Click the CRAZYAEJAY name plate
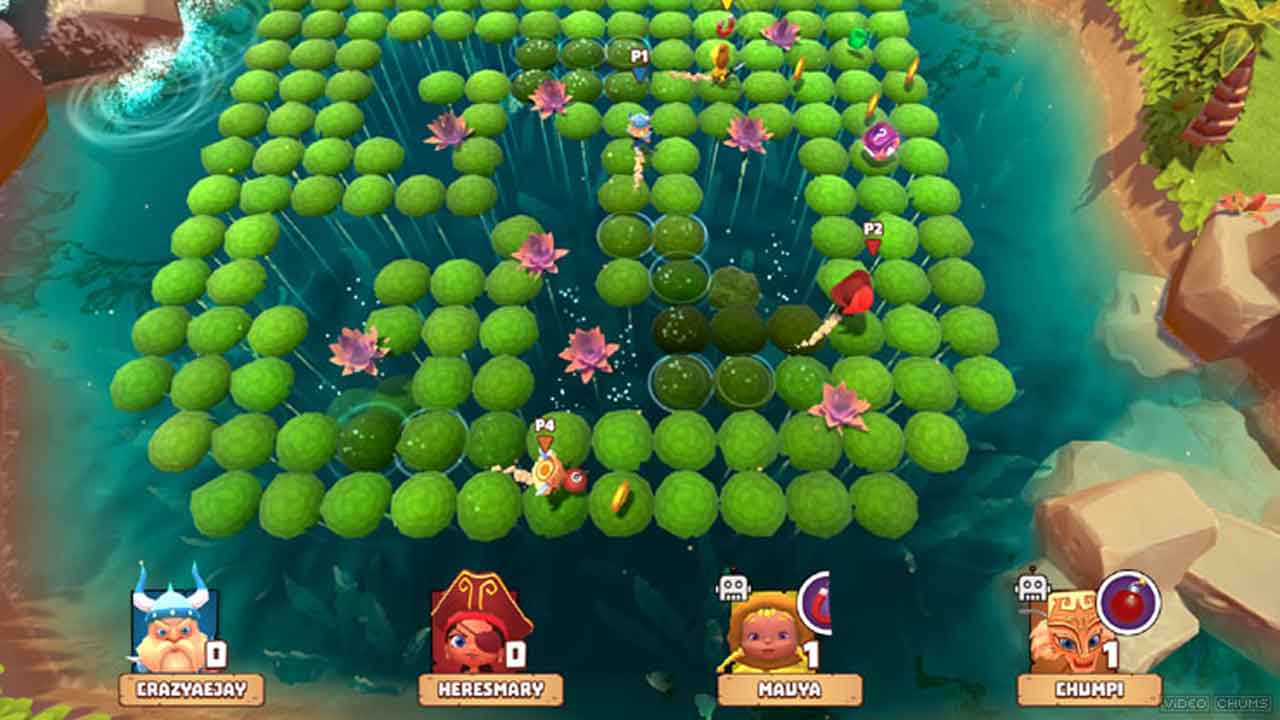The width and height of the screenshot is (1280, 720). tap(191, 689)
